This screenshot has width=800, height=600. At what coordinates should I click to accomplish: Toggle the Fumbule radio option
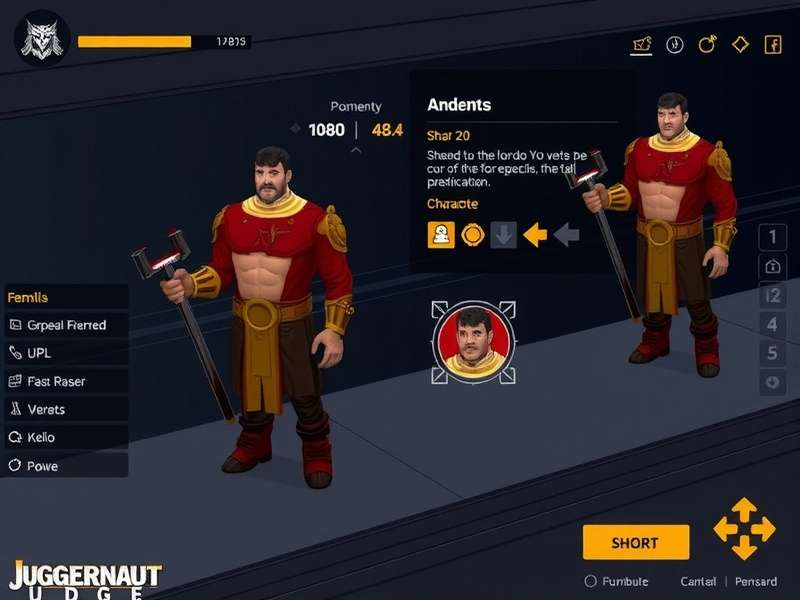590,581
